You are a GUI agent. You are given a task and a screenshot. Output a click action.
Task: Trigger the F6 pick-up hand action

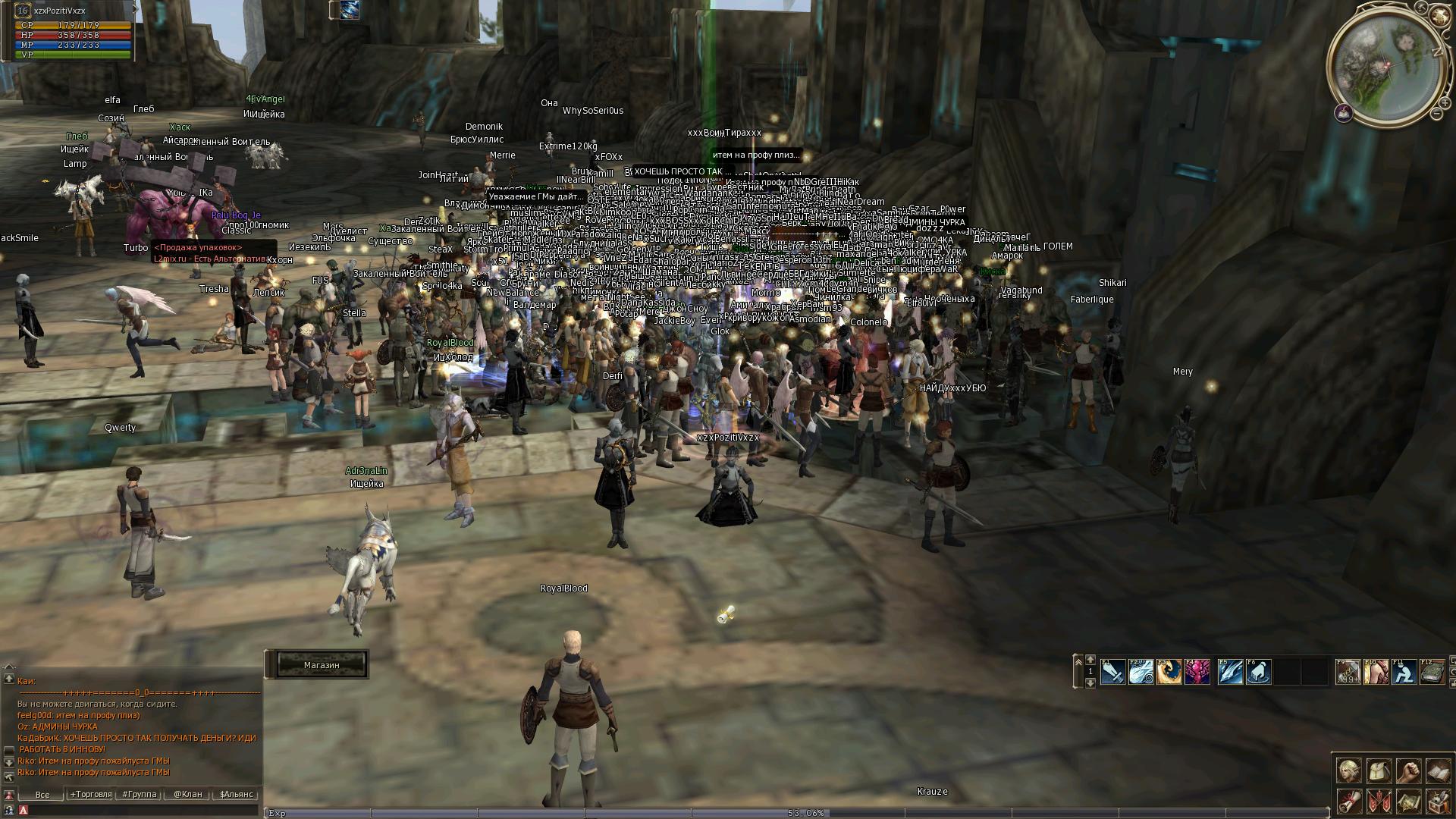[x=1258, y=672]
